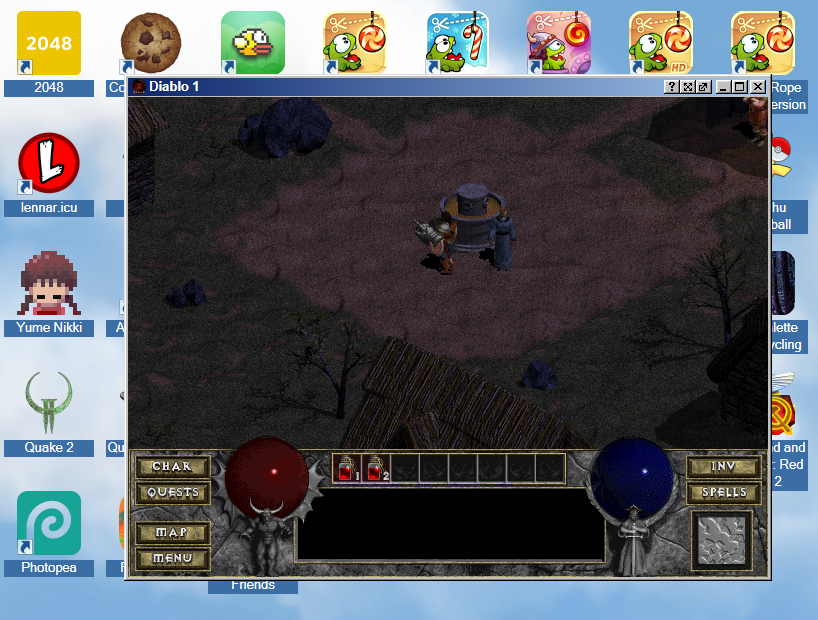818x620 pixels.
Task: Use the second belt healing potion
Action: [377, 467]
